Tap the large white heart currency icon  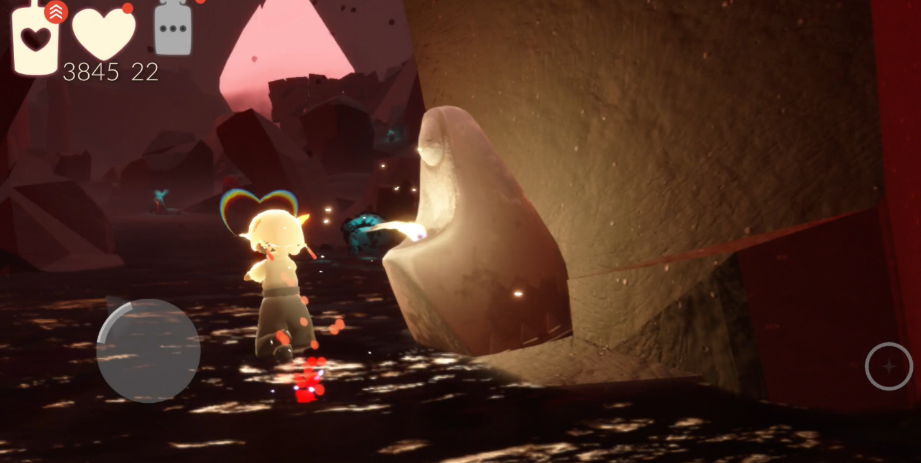pyautogui.click(x=104, y=34)
